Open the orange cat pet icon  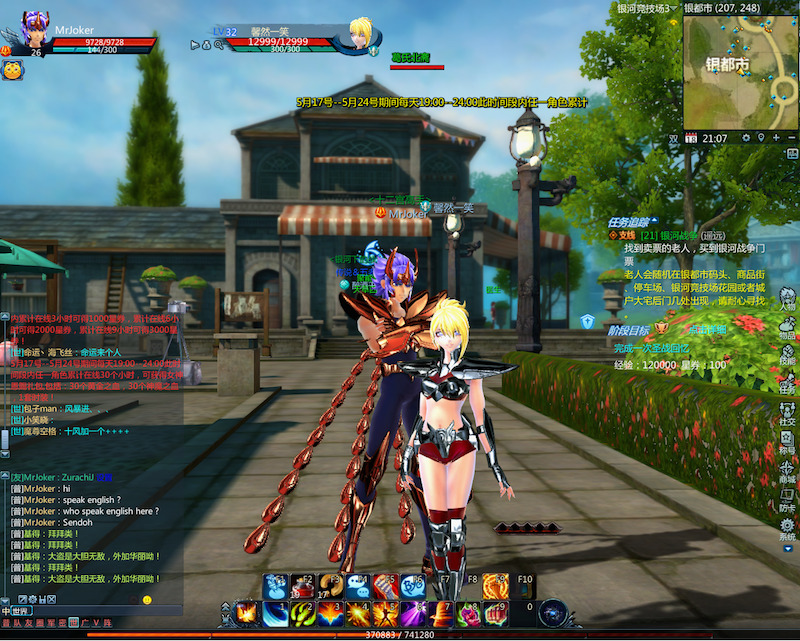point(12,70)
